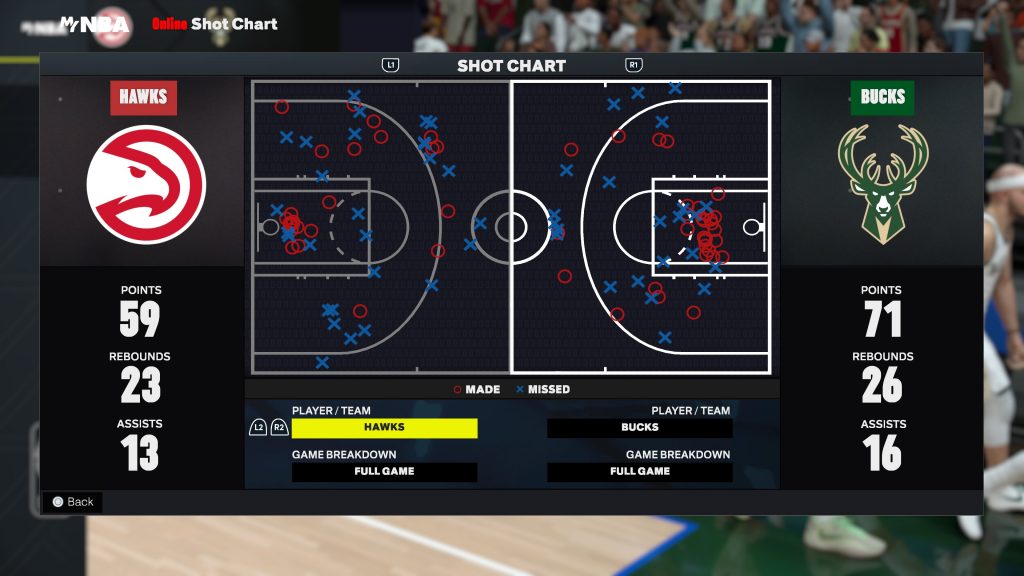Screen dimensions: 1024x576
Task: Select the highlighted Hawks player/team field
Action: point(384,428)
